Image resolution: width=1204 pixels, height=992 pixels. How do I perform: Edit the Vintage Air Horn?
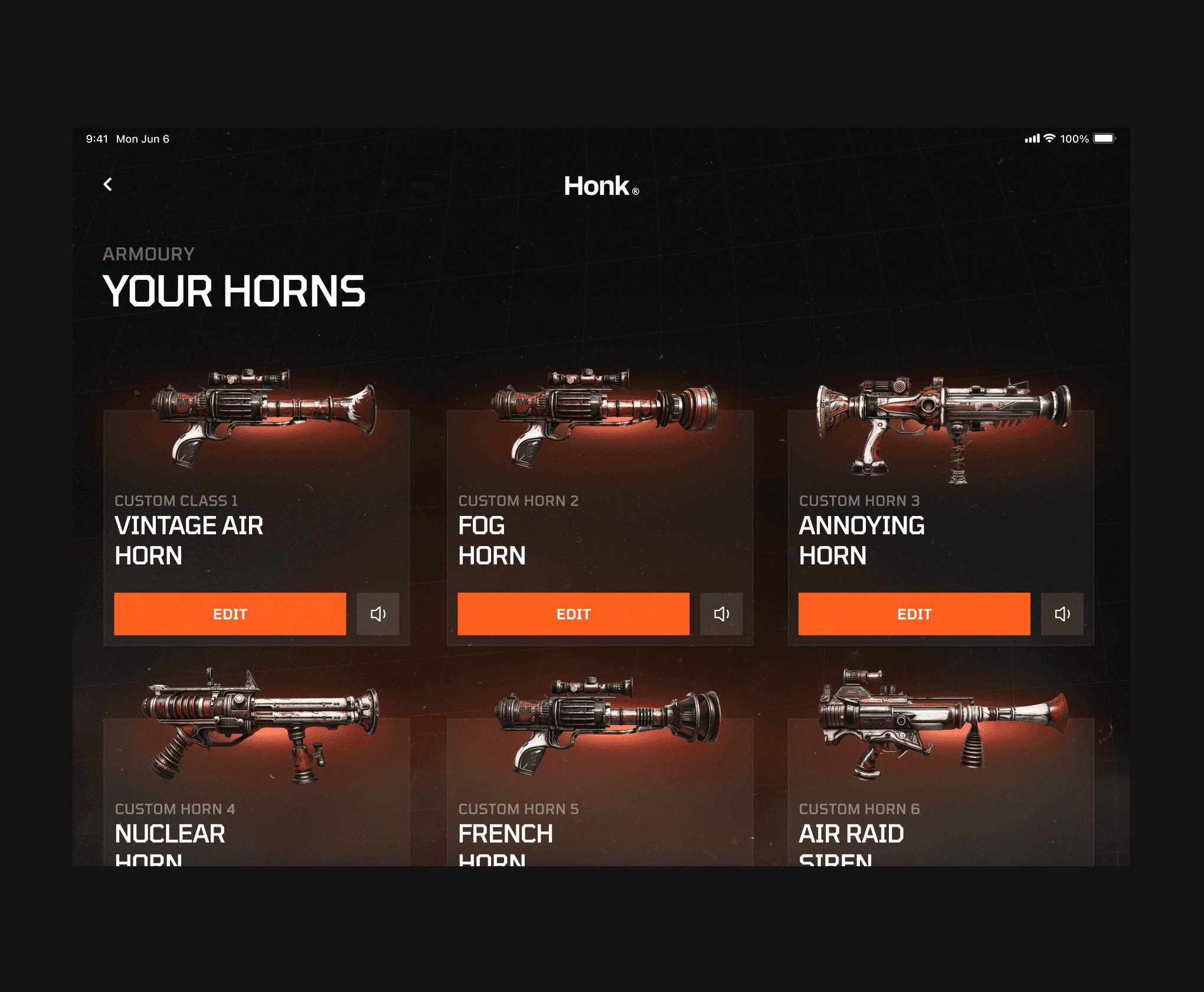(x=230, y=614)
